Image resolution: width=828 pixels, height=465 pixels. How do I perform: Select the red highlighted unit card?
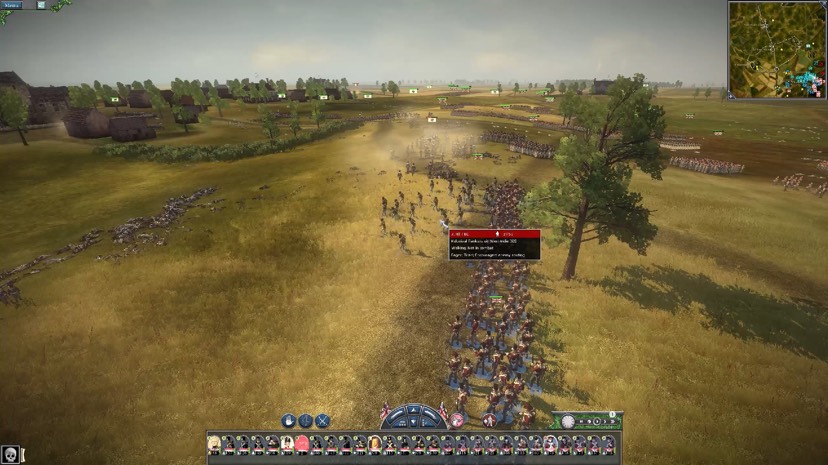click(301, 443)
